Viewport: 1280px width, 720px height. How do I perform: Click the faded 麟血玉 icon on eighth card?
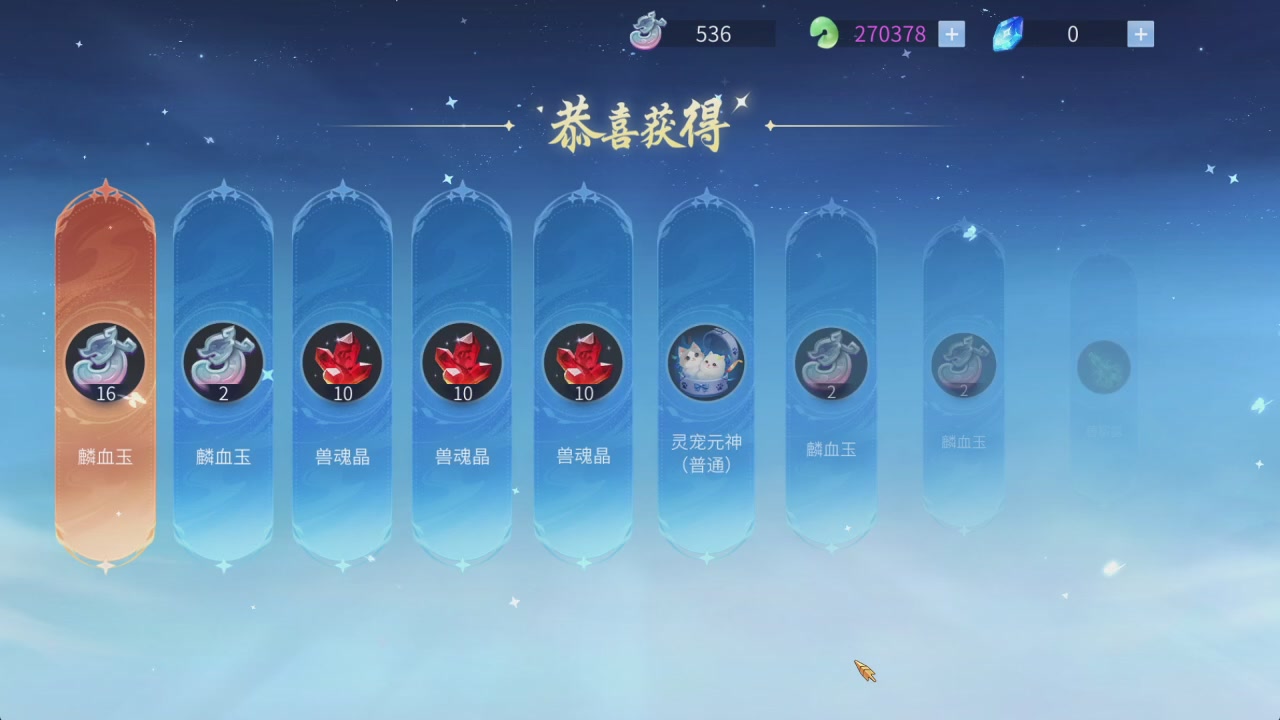[963, 368]
